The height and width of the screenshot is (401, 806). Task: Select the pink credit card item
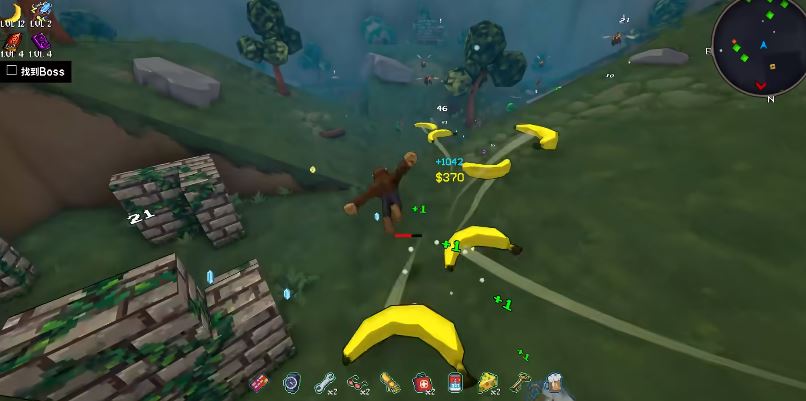click(x=259, y=382)
